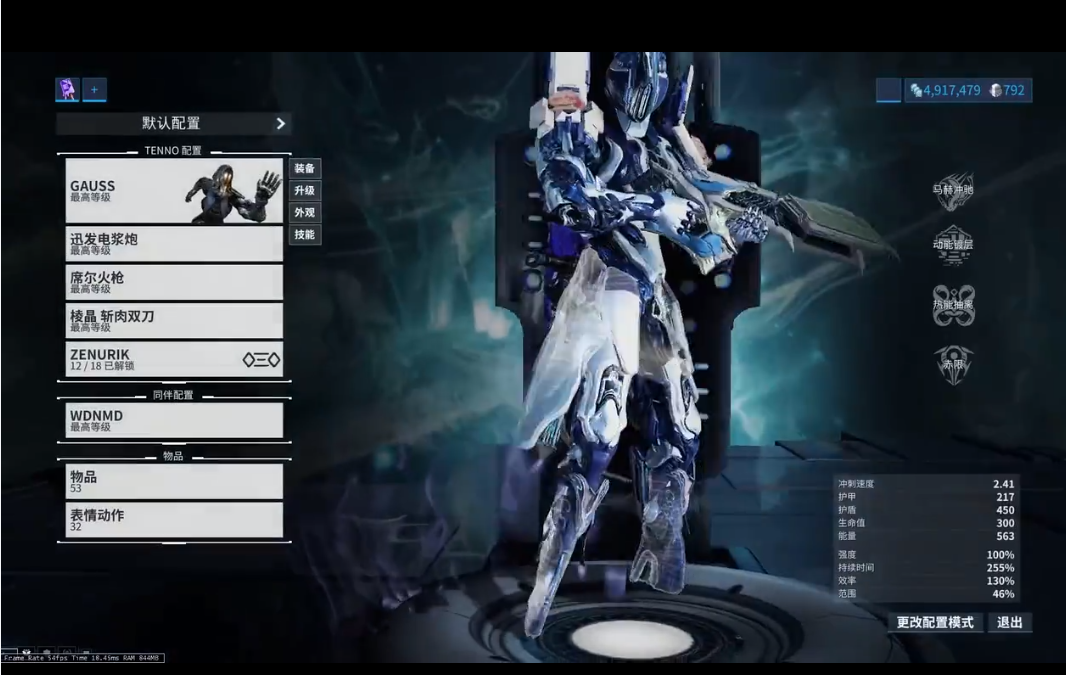This screenshot has height=675, width=1066.
Task: Exit the arsenal with 退出
Action: (1010, 622)
